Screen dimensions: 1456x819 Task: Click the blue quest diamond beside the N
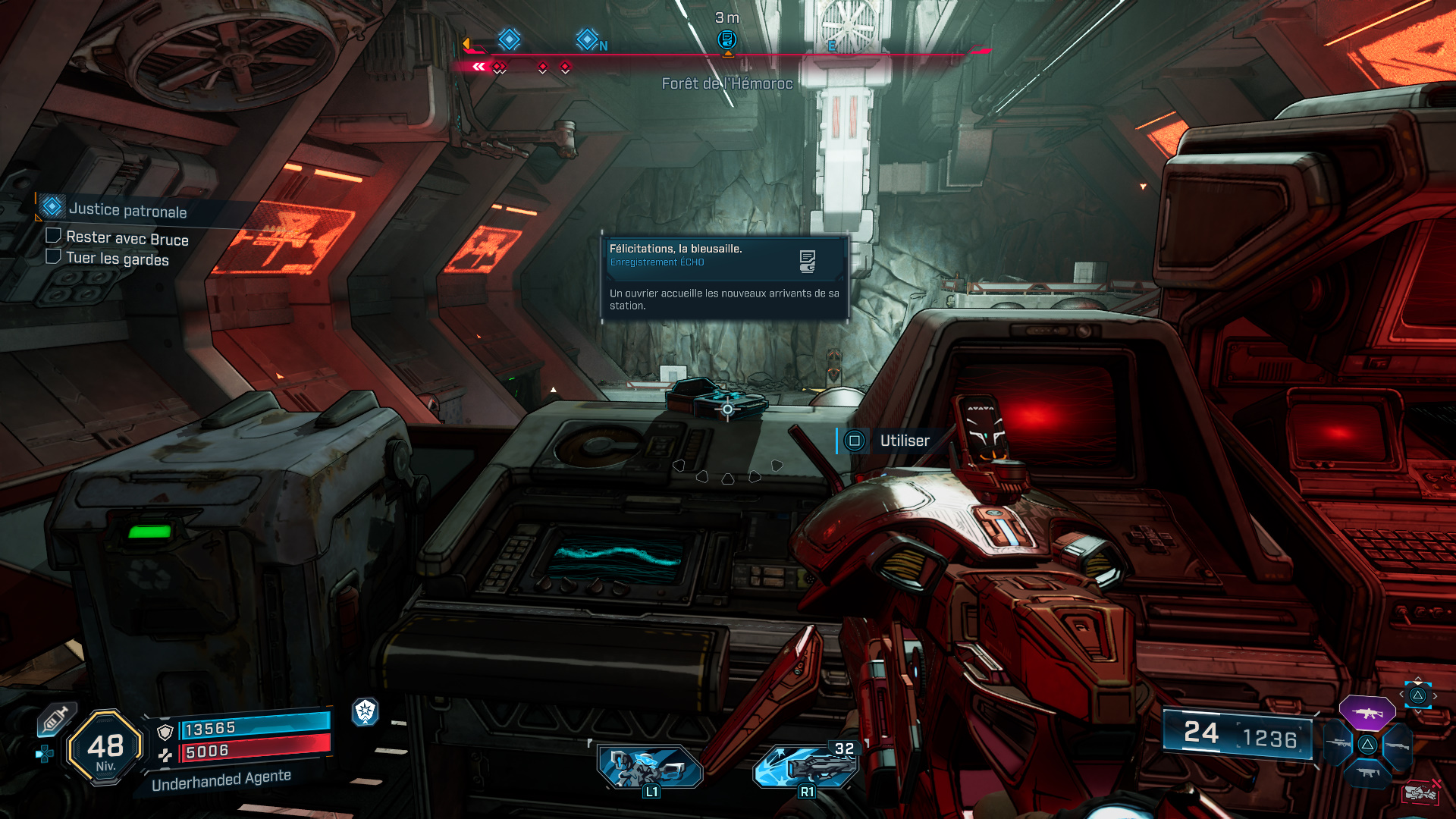tap(587, 39)
